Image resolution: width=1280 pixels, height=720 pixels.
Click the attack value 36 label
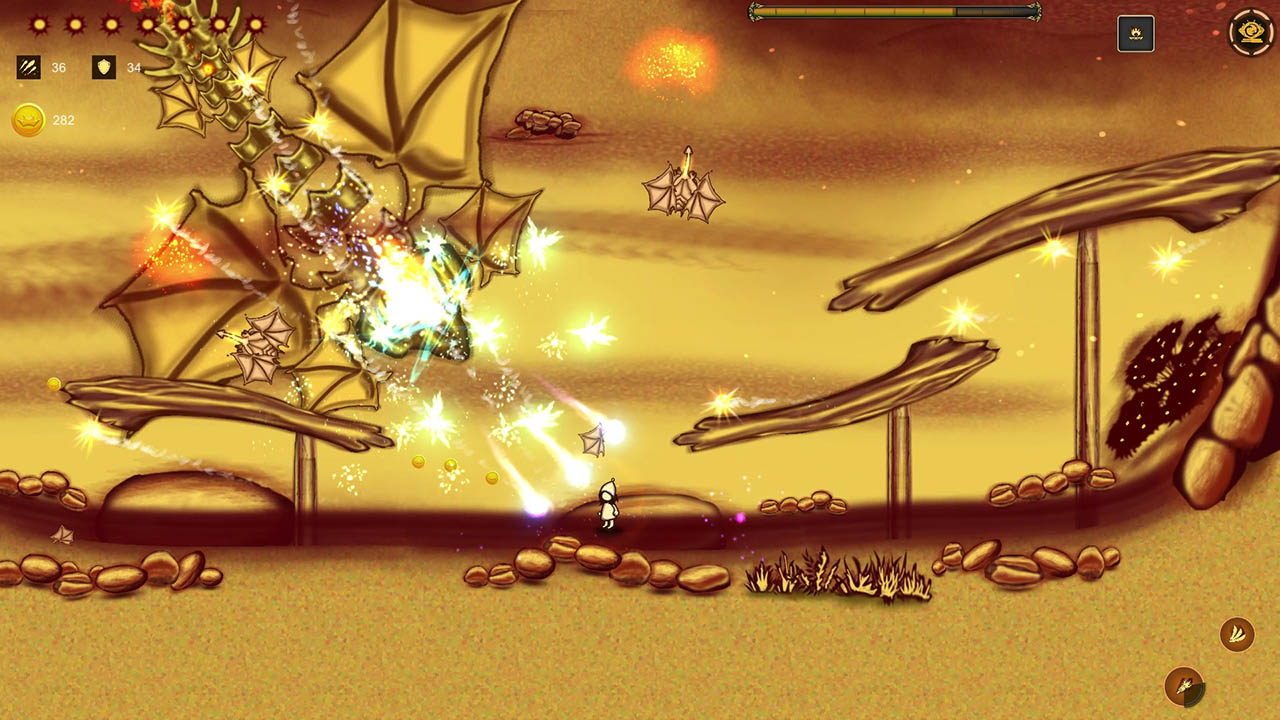pyautogui.click(x=56, y=68)
